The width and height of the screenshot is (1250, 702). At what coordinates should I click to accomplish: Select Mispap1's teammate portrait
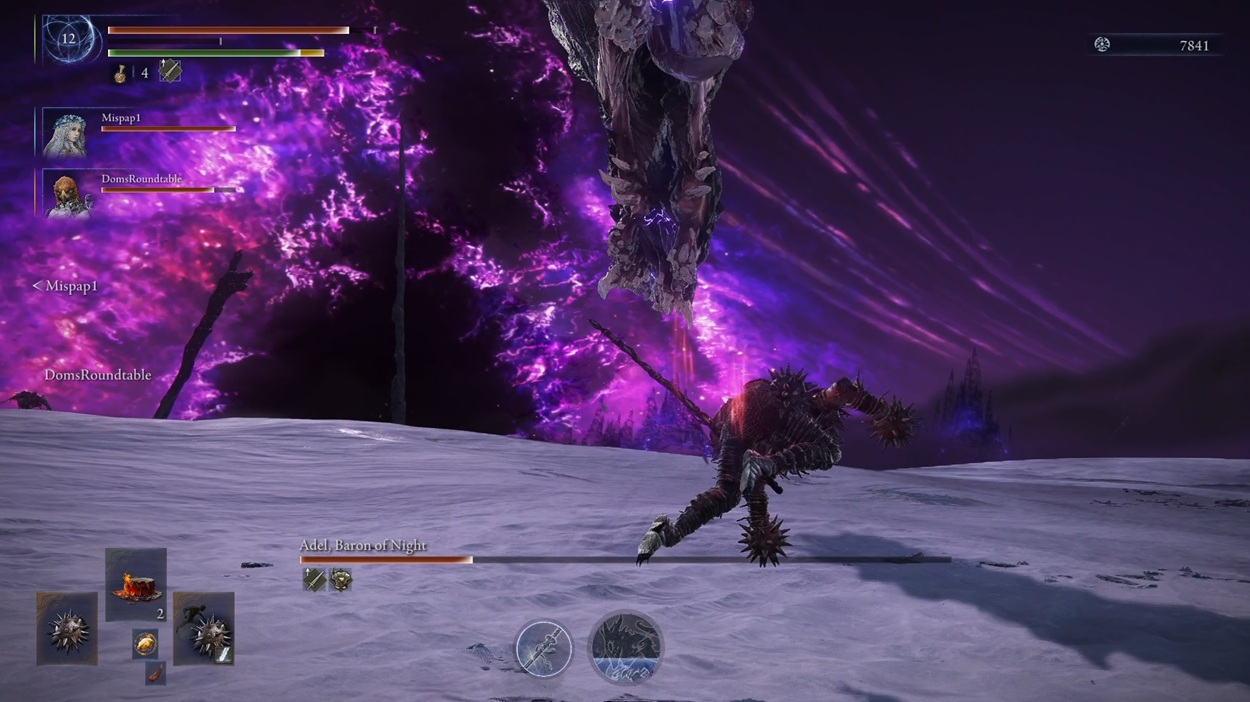(x=67, y=134)
